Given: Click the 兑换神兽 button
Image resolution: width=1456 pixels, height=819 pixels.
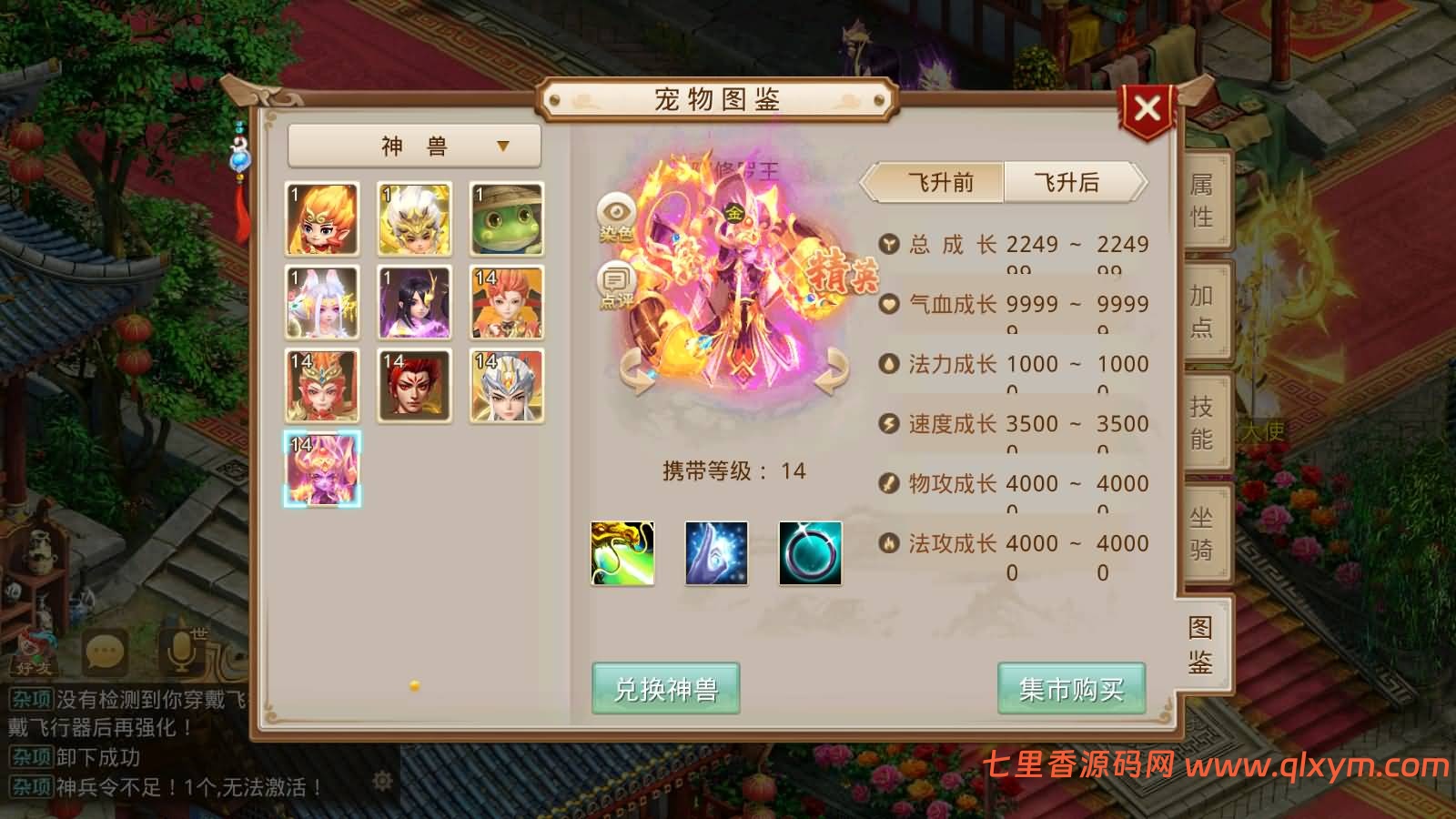Looking at the screenshot, I should (x=667, y=691).
